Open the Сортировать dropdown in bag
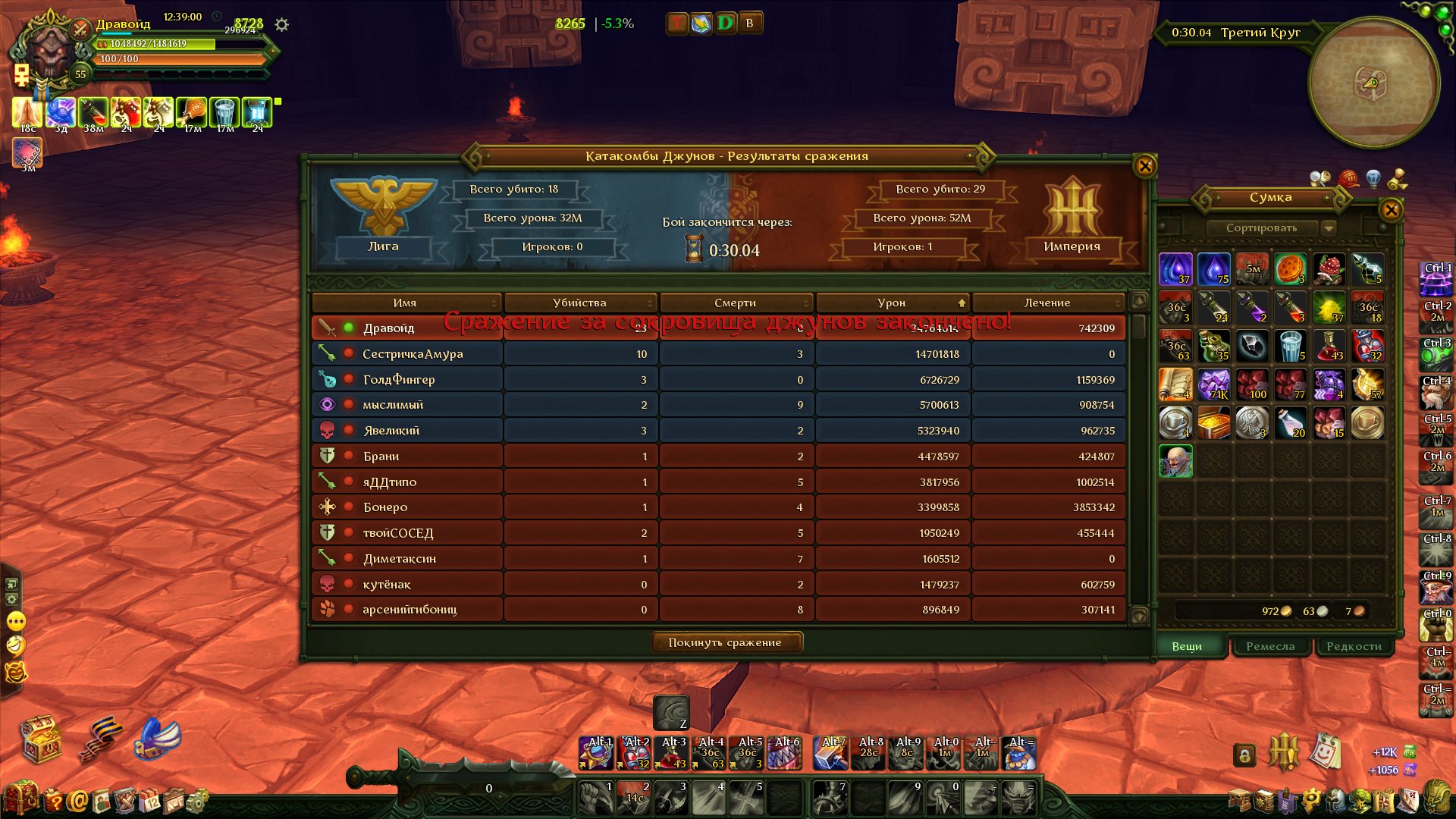 click(1328, 228)
